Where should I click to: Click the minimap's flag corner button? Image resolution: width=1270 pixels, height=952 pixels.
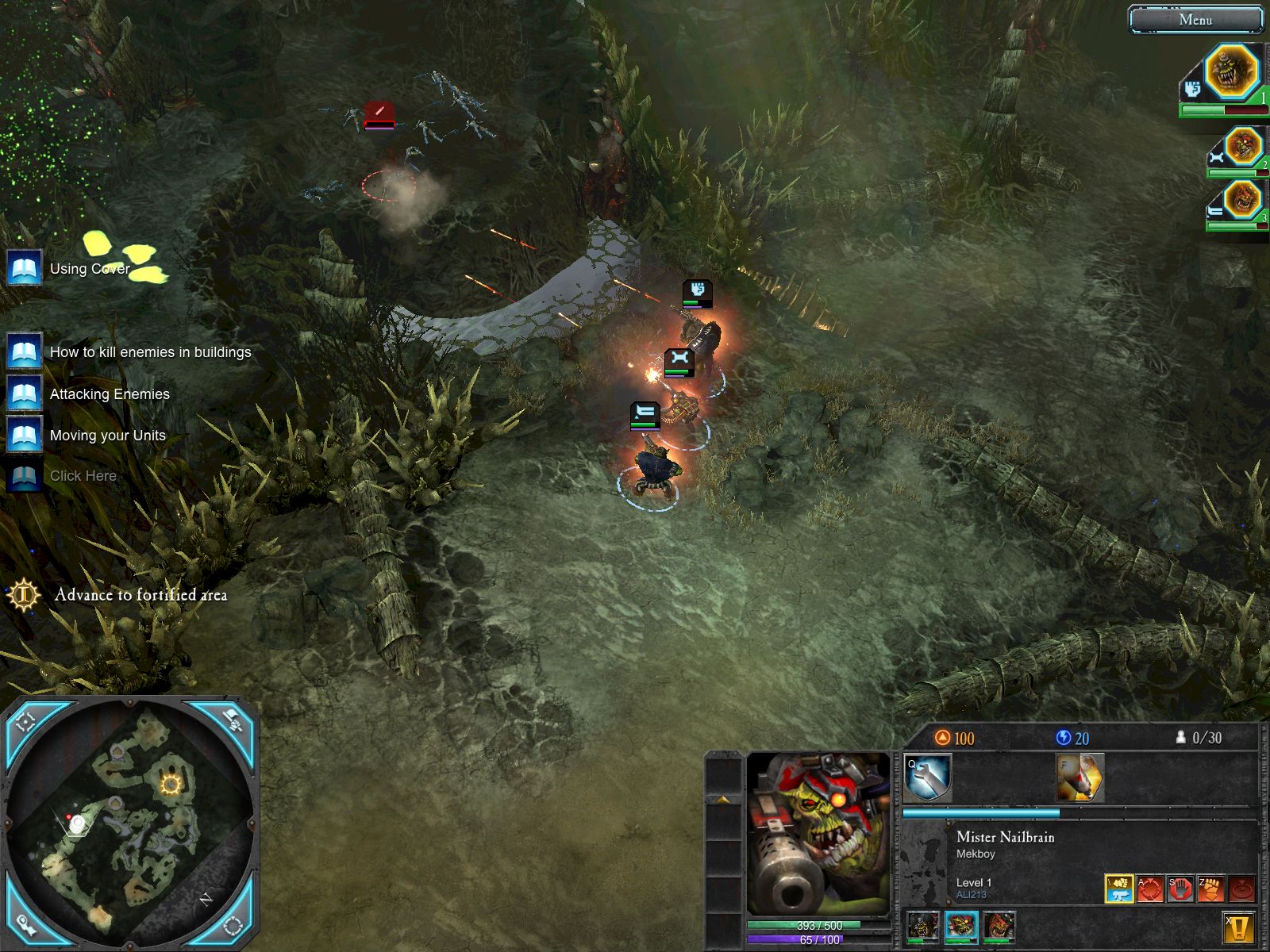233,720
